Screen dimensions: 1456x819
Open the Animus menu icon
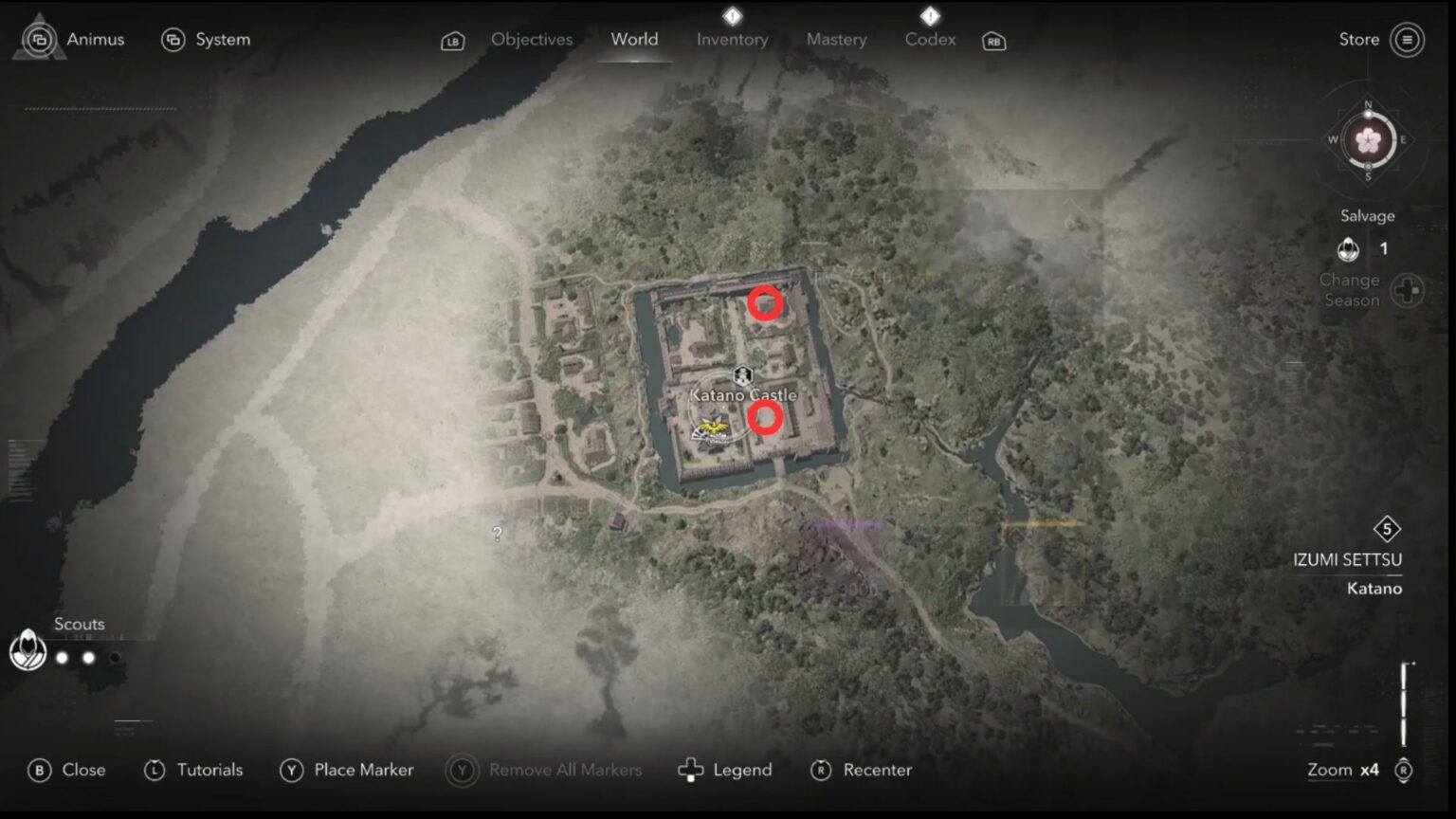click(40, 39)
